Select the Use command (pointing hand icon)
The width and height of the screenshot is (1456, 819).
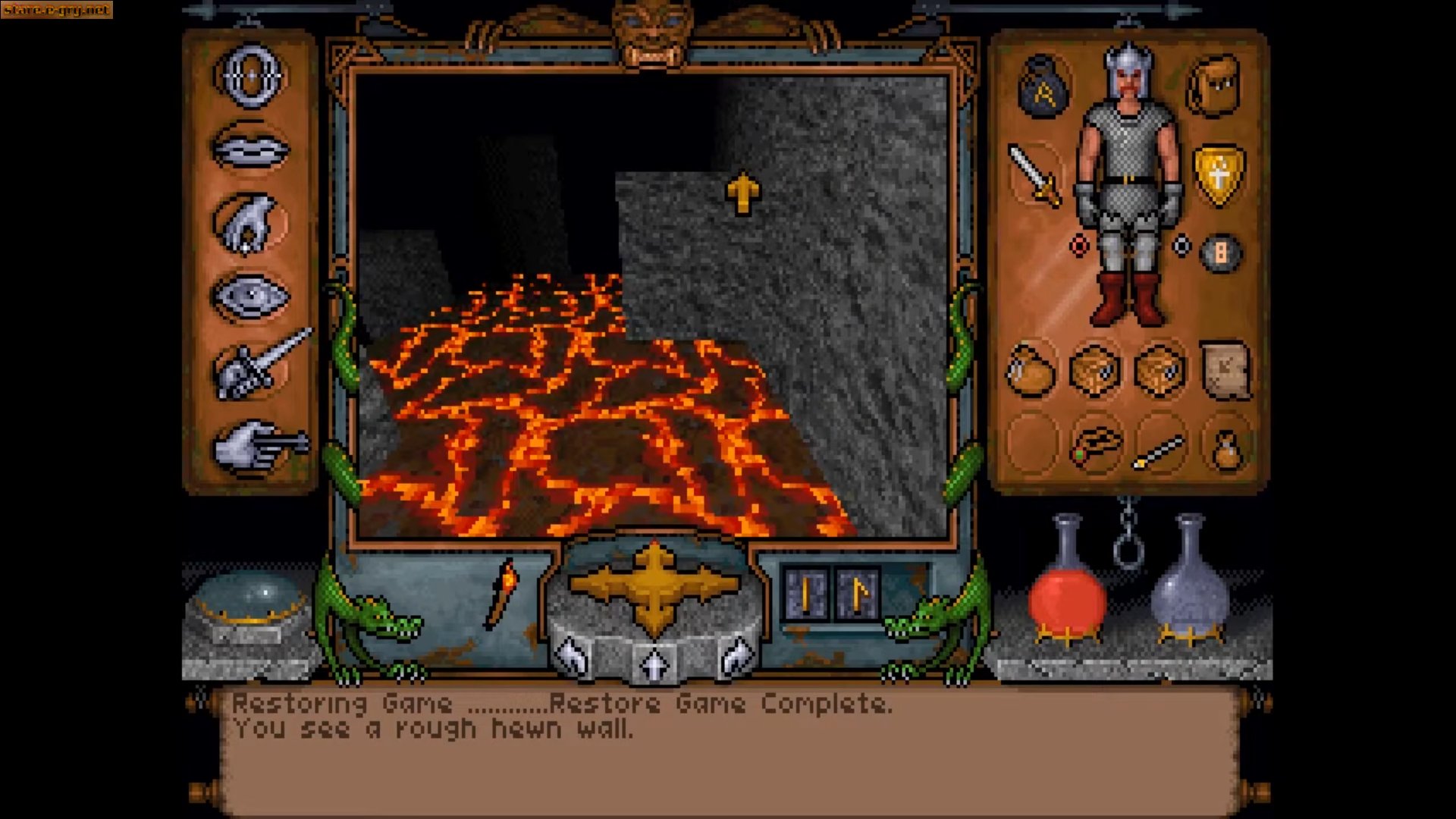(251, 447)
